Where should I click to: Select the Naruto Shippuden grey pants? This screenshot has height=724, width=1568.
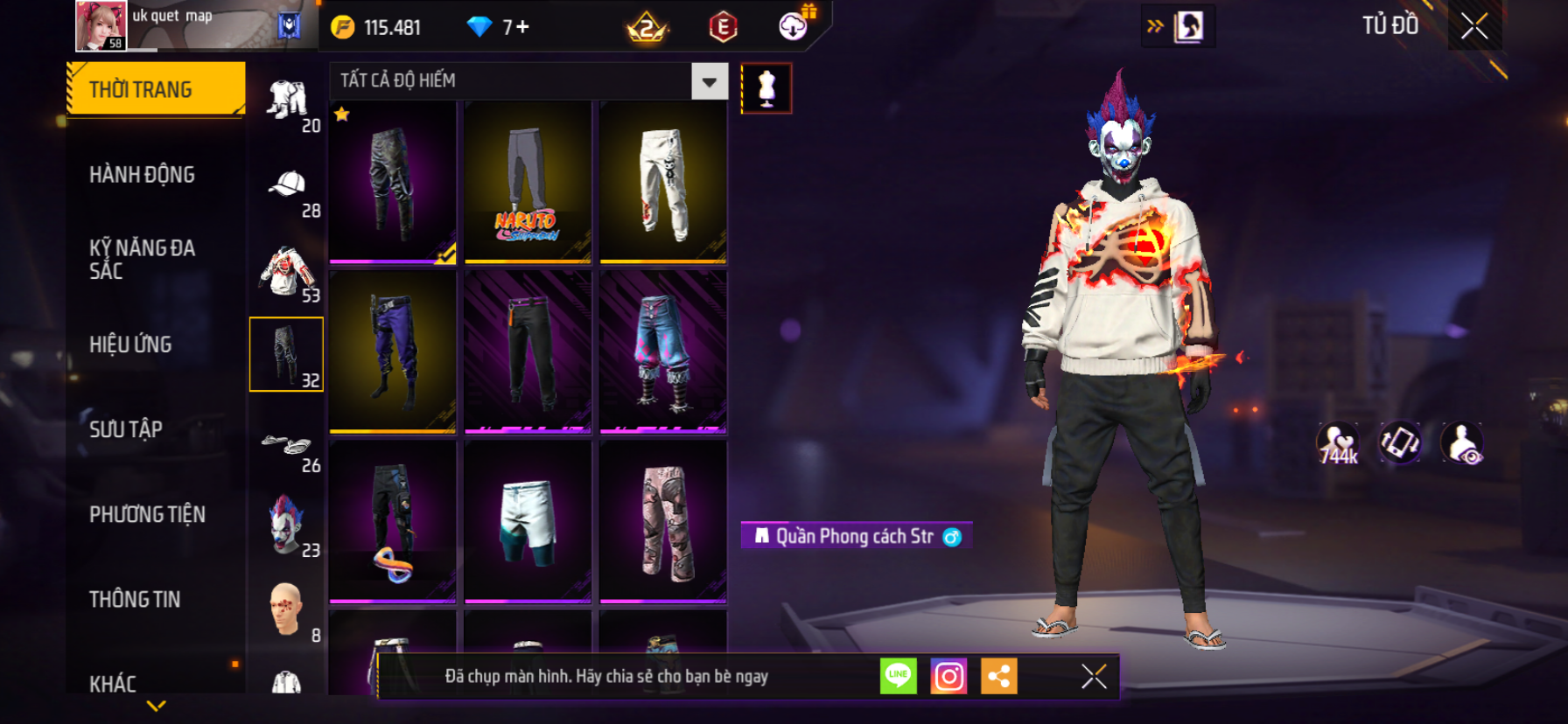[528, 182]
